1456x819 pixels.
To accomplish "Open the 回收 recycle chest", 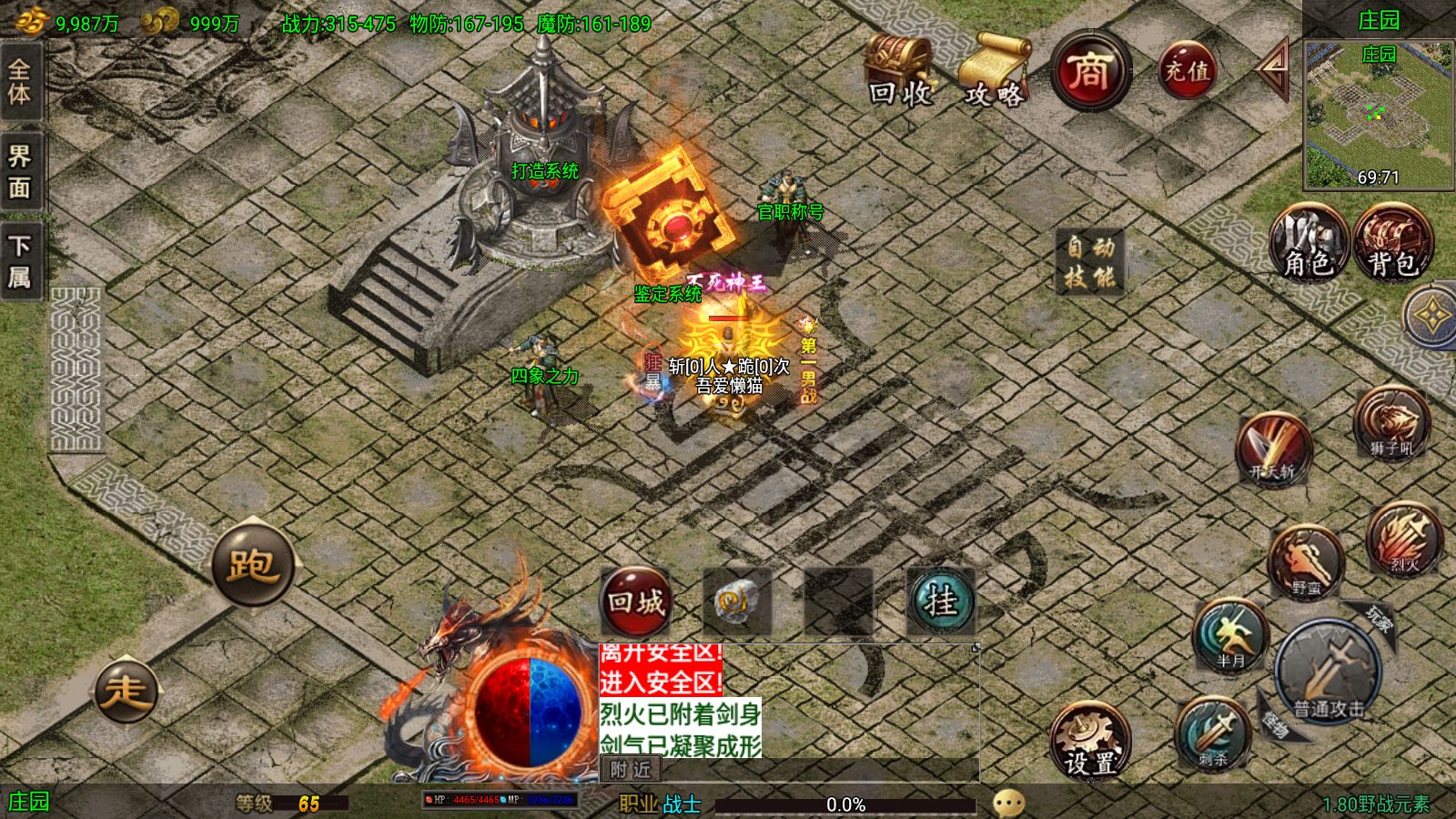I will point(899,71).
